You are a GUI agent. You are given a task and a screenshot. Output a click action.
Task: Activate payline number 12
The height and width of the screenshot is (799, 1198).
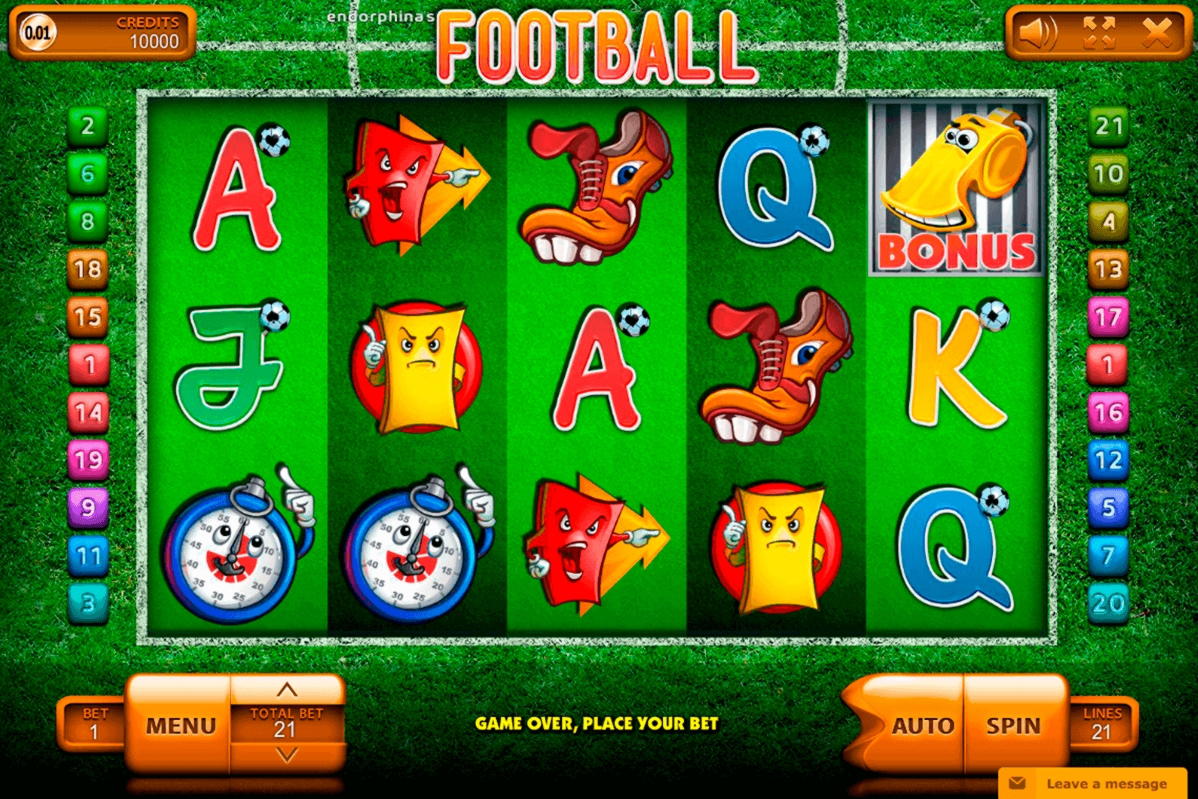coord(1108,460)
